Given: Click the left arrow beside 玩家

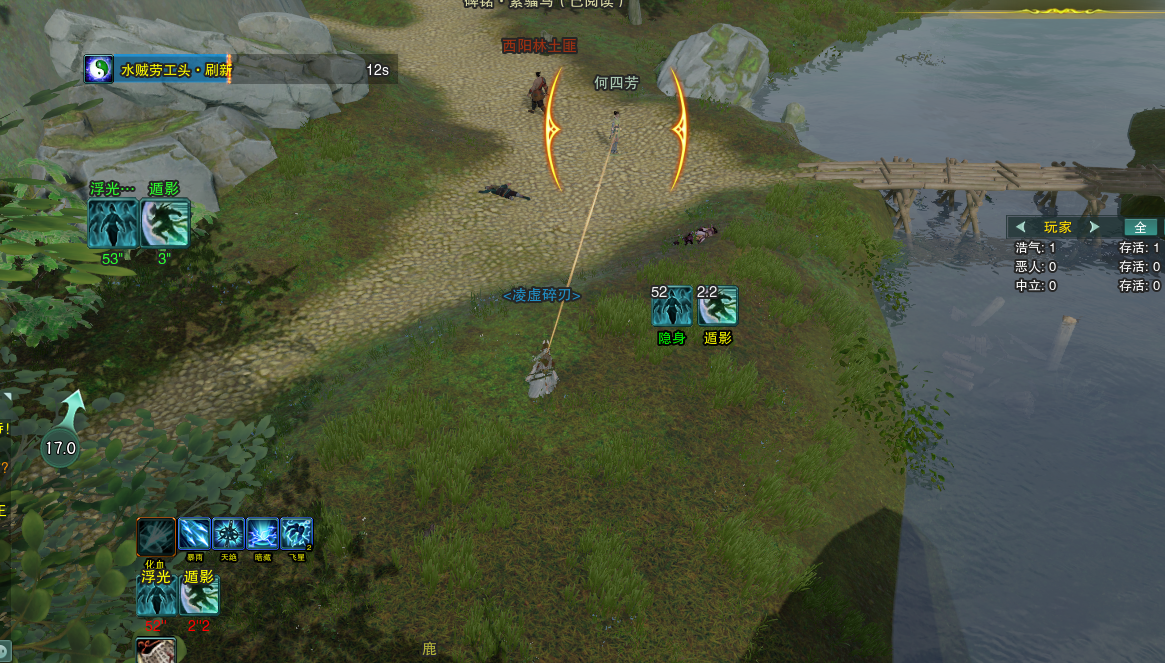Looking at the screenshot, I should [1021, 227].
